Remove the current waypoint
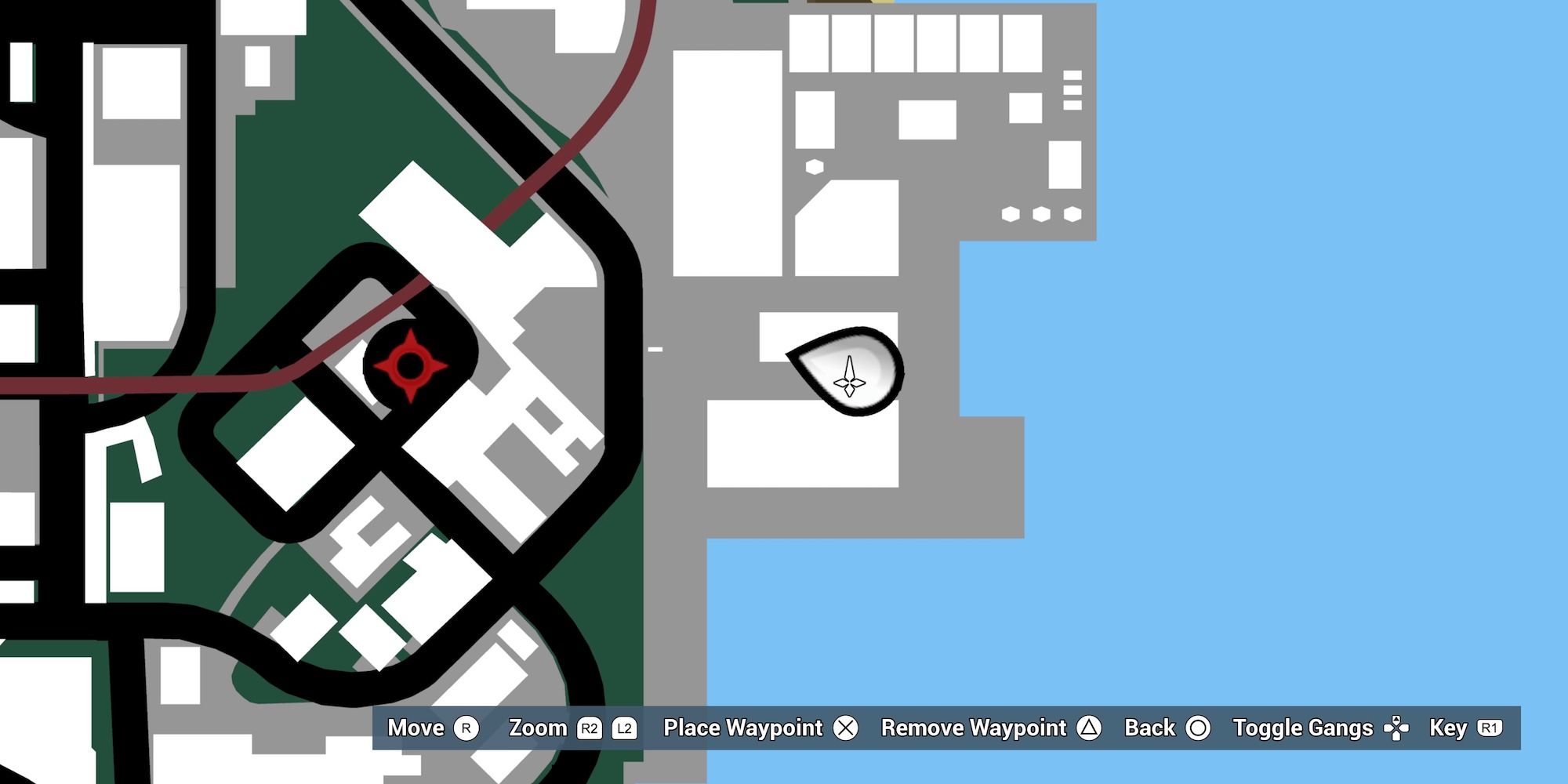The width and height of the screenshot is (1568, 784). point(974,728)
